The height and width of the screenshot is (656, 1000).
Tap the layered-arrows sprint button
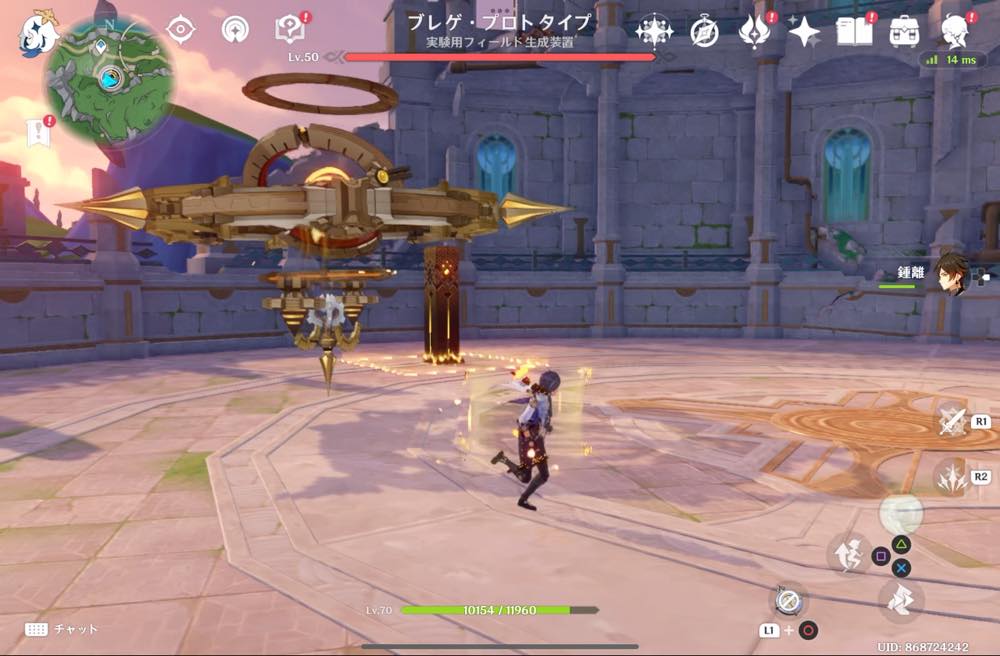click(902, 600)
